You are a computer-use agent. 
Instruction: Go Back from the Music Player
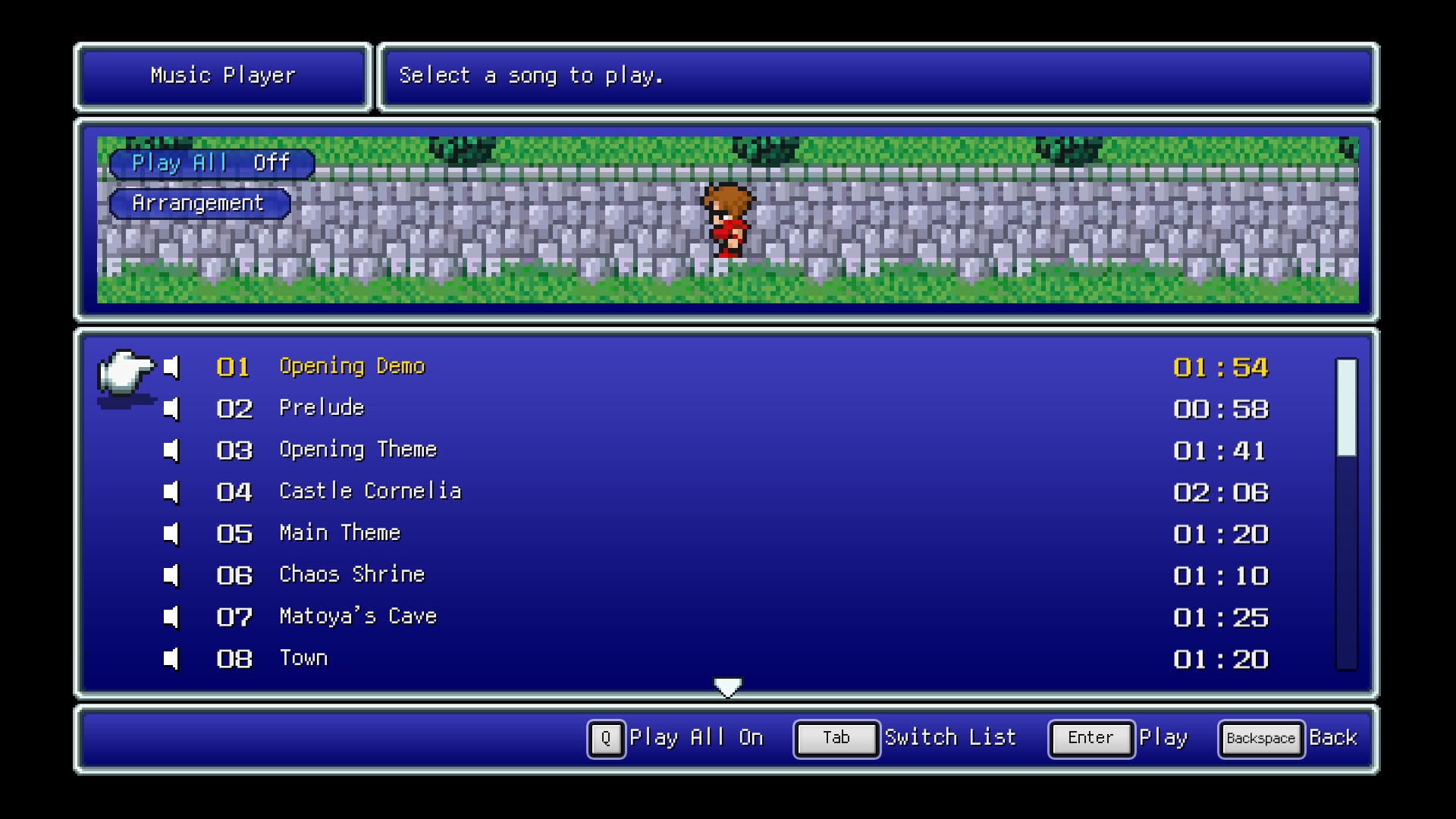pyautogui.click(x=1288, y=739)
